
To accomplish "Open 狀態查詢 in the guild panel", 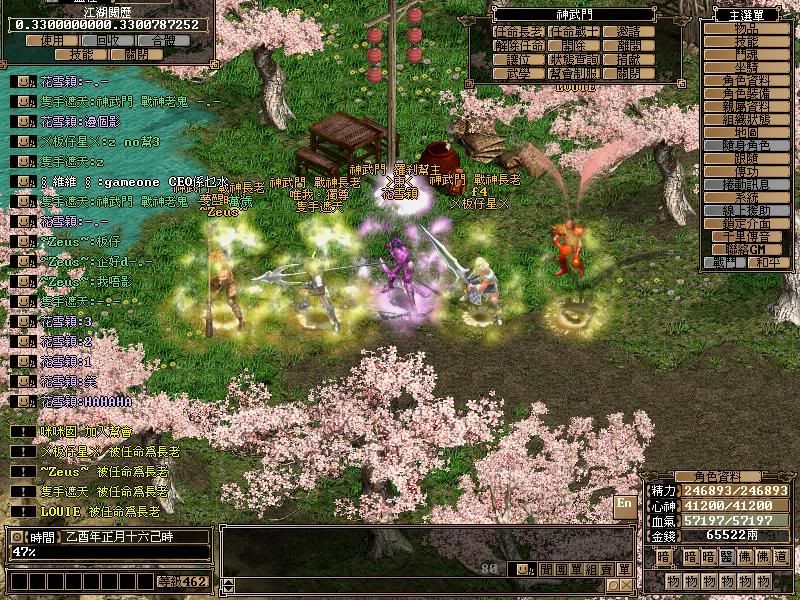I will (574, 60).
